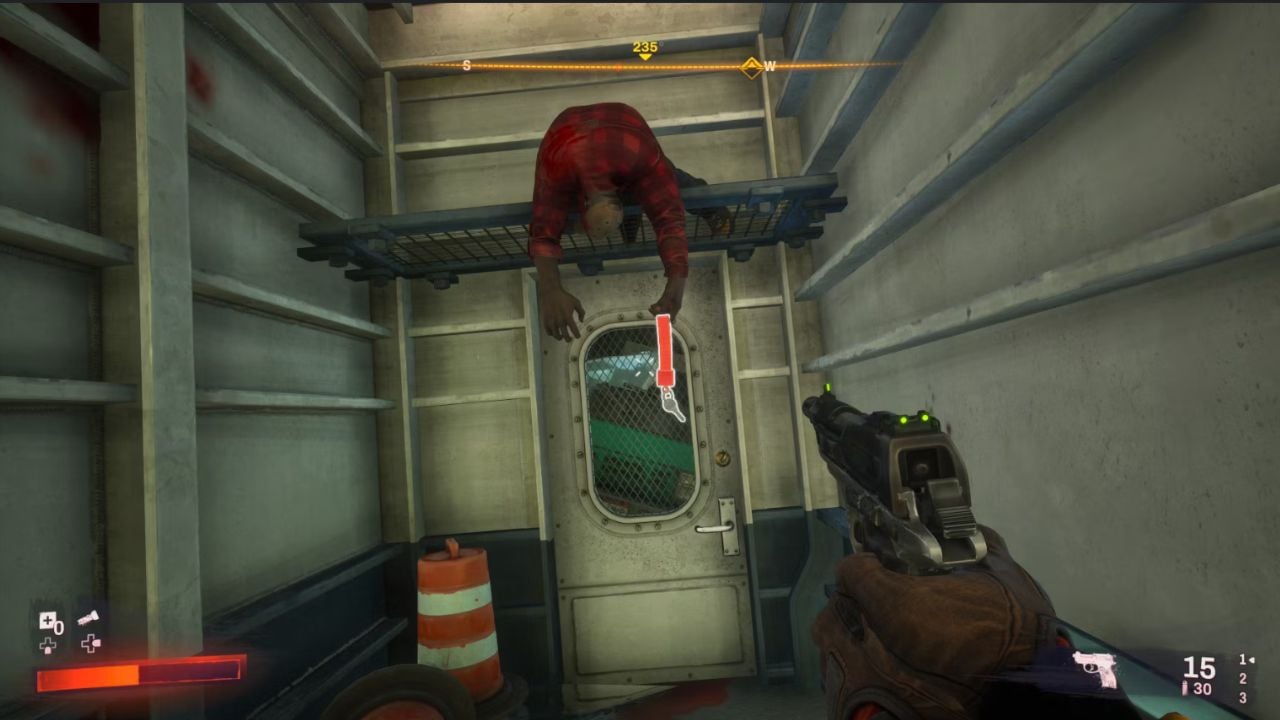Select the med kit icon
Screen dimensions: 1280x720
(x=46, y=621)
